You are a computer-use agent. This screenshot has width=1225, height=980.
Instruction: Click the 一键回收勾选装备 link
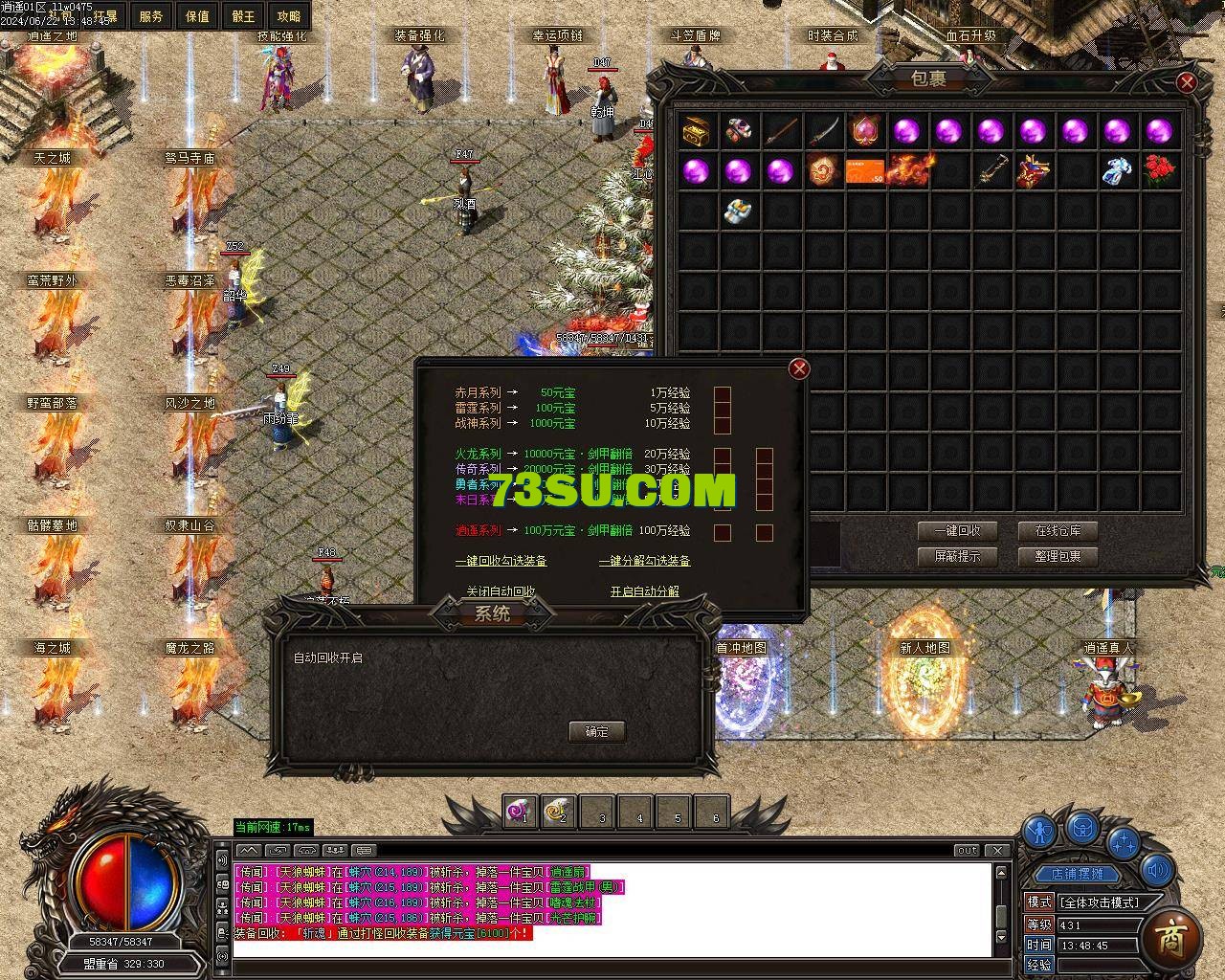(x=501, y=561)
